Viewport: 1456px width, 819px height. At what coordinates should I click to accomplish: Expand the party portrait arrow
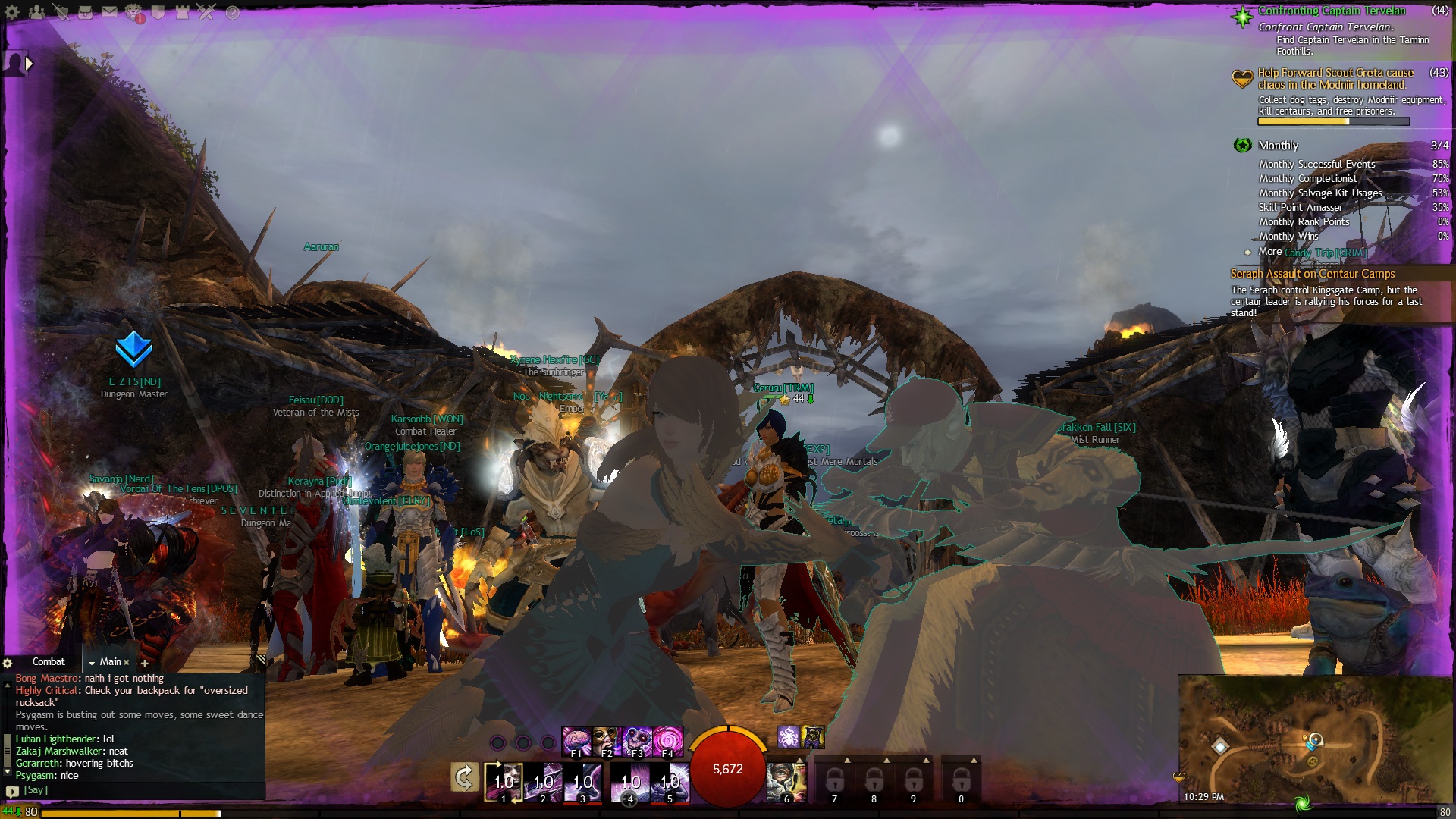point(29,64)
